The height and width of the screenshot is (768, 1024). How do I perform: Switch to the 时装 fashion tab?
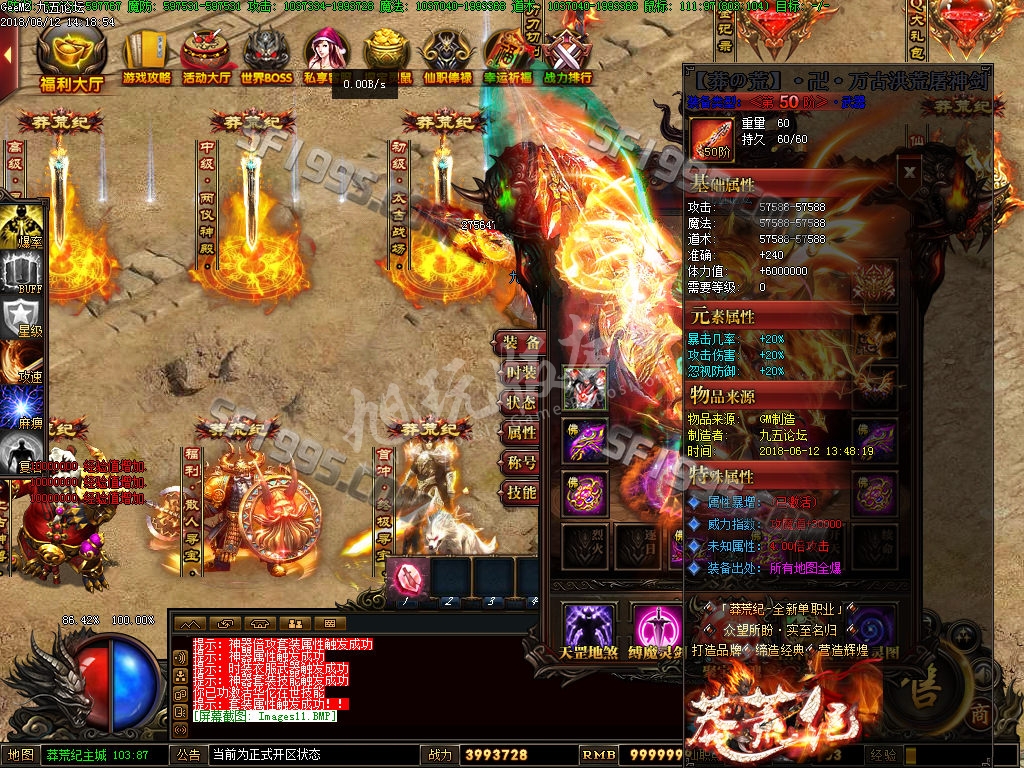[520, 373]
